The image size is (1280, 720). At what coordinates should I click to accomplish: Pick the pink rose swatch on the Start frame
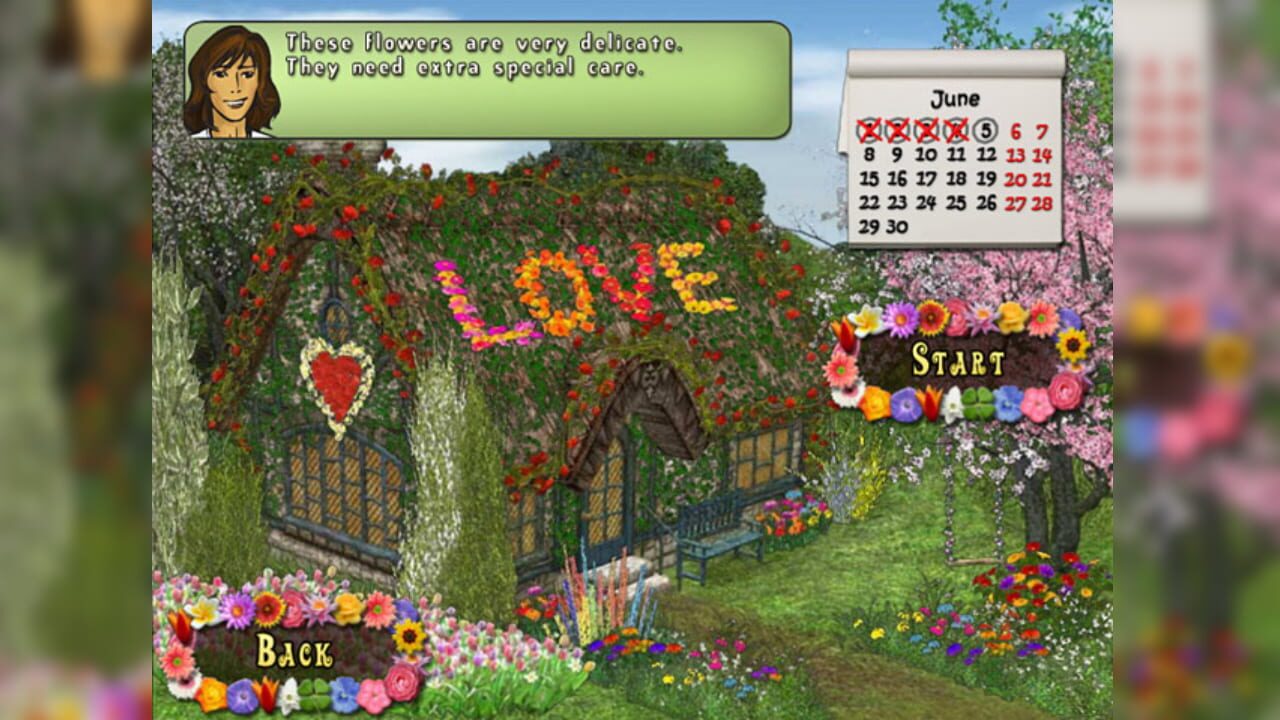tap(1062, 392)
